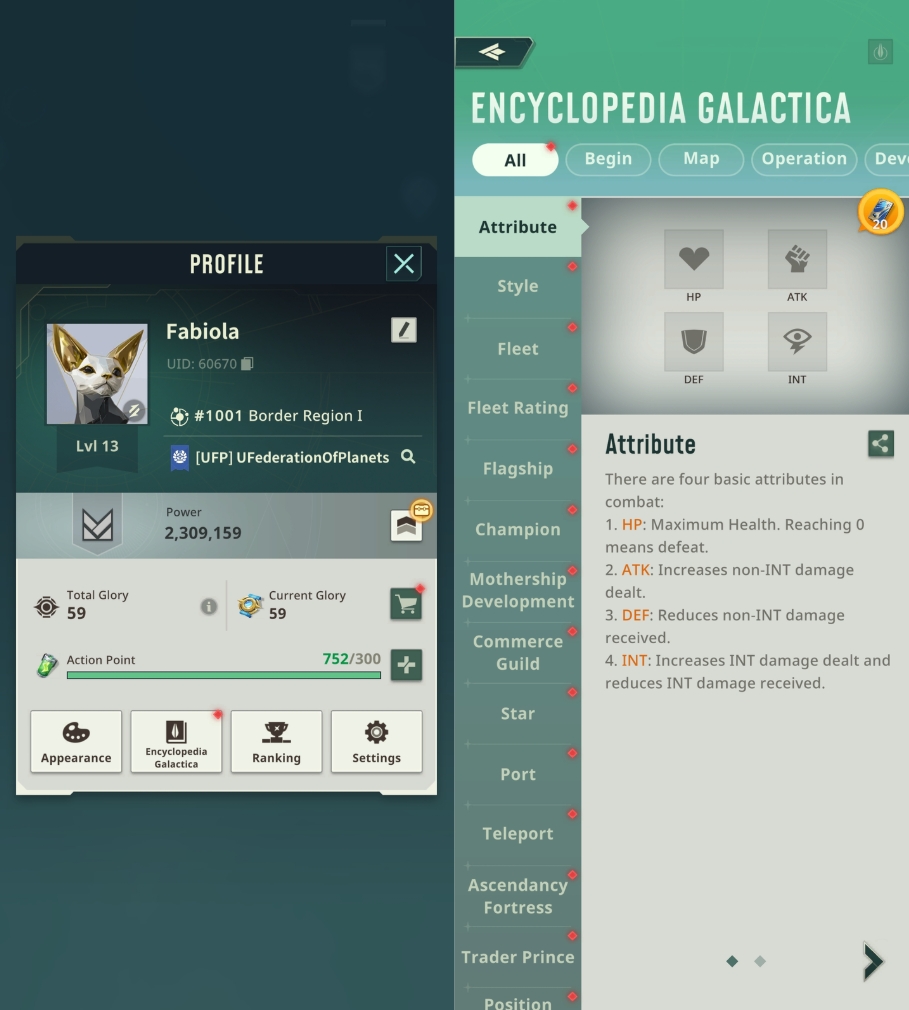Screen dimensions: 909x1010
Task: Share the Attribute article
Action: coord(881,444)
